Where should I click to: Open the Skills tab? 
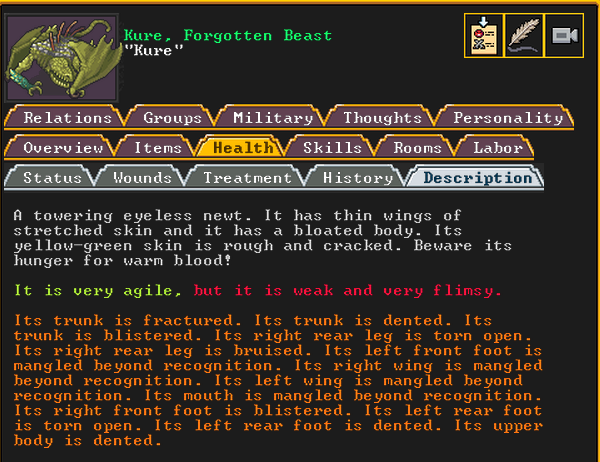coord(332,148)
